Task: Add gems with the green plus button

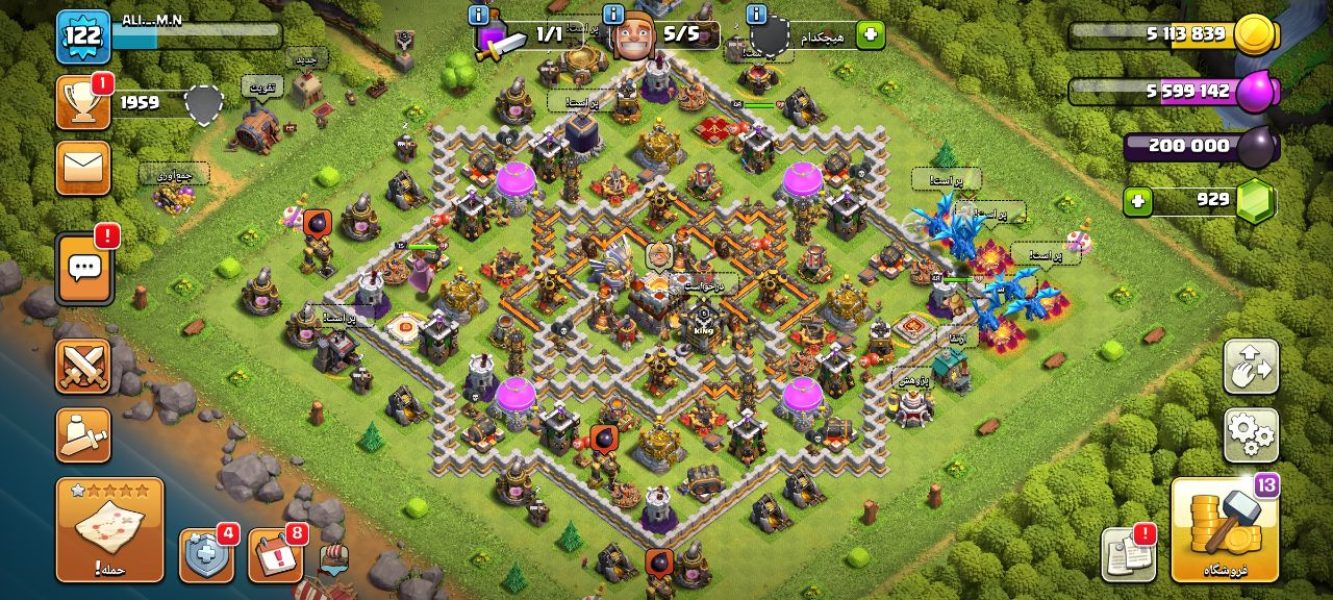Action: click(1137, 201)
